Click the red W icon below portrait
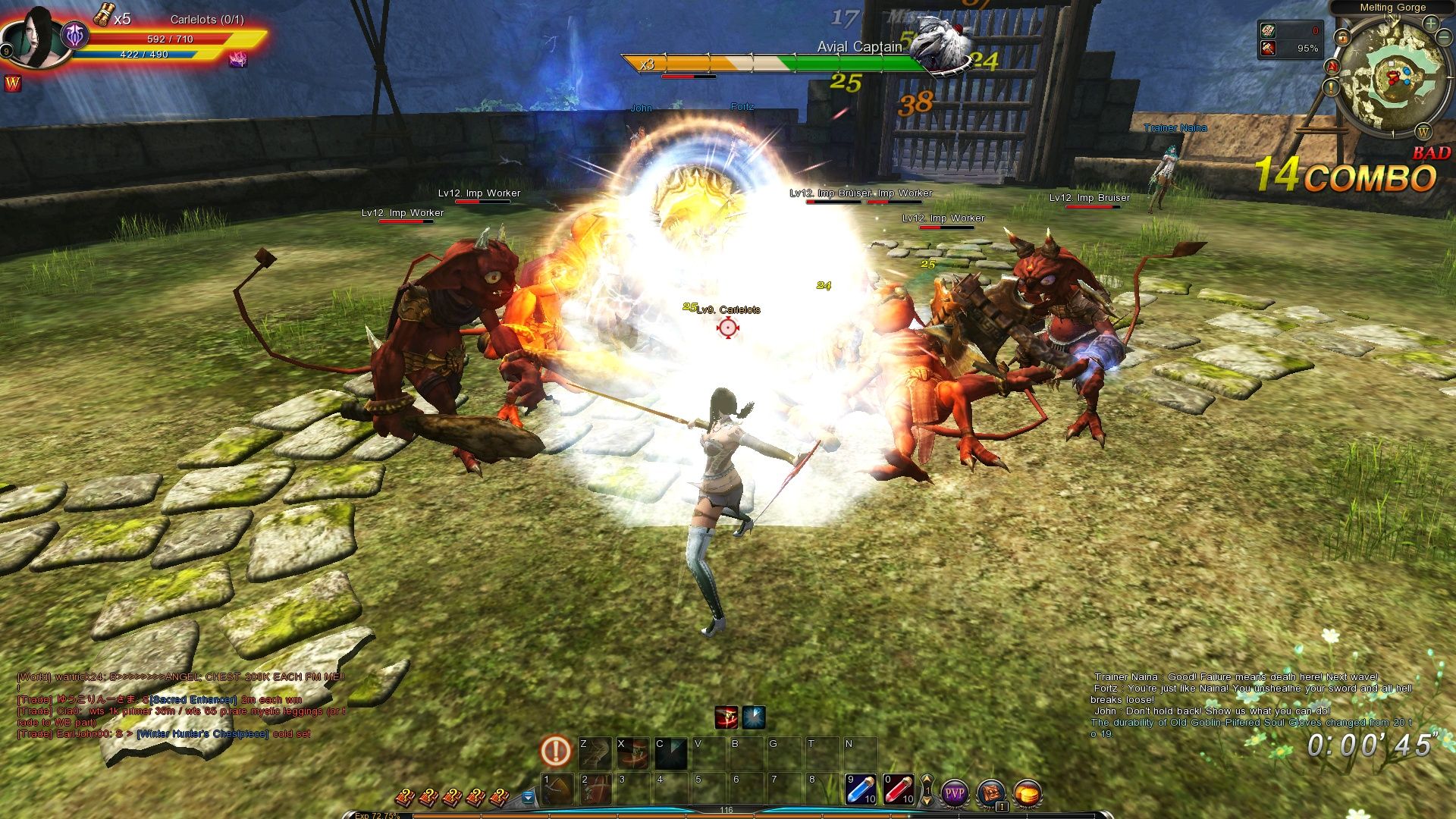This screenshot has width=1456, height=819. pos(13,83)
